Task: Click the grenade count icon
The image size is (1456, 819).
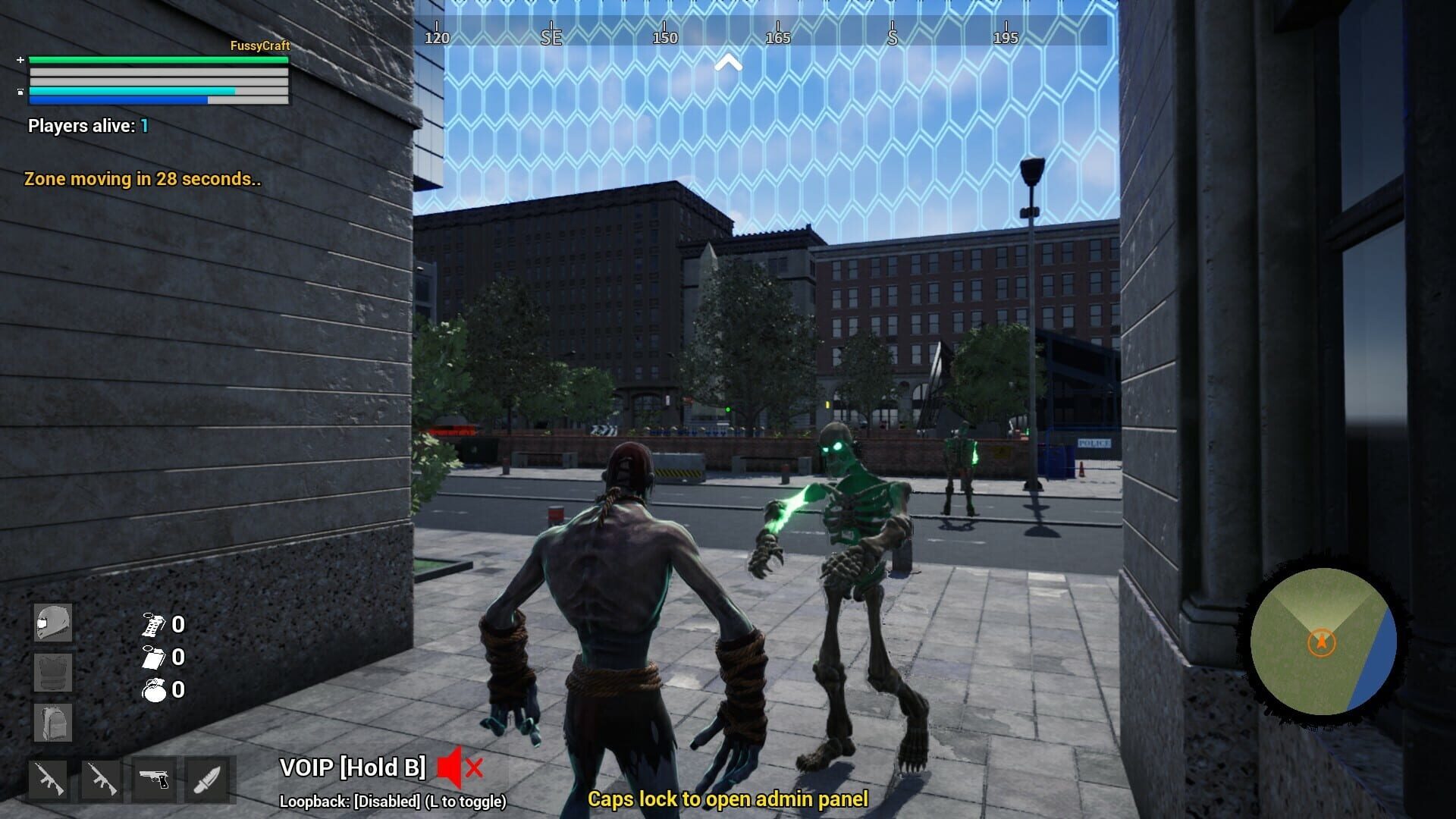Action: (x=152, y=690)
